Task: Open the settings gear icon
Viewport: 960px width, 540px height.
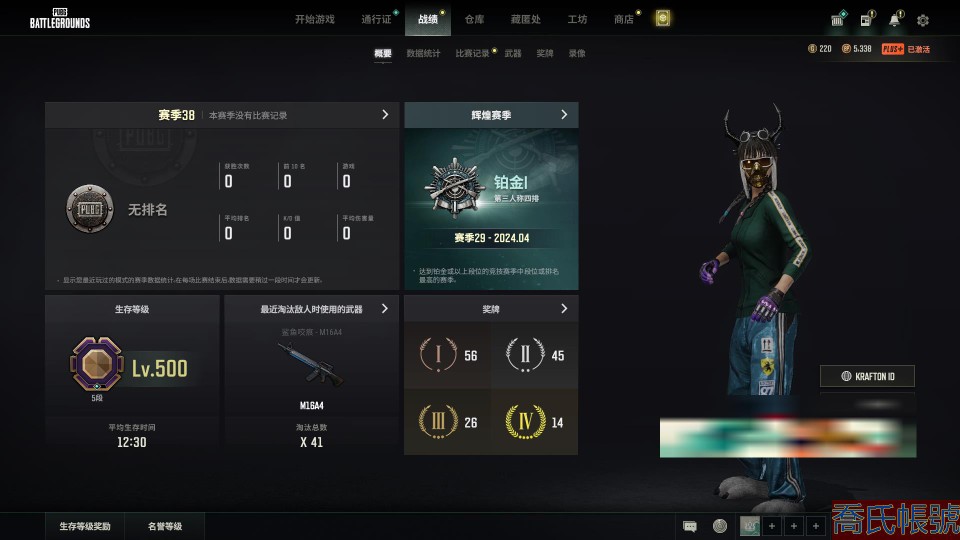Action: tap(922, 20)
